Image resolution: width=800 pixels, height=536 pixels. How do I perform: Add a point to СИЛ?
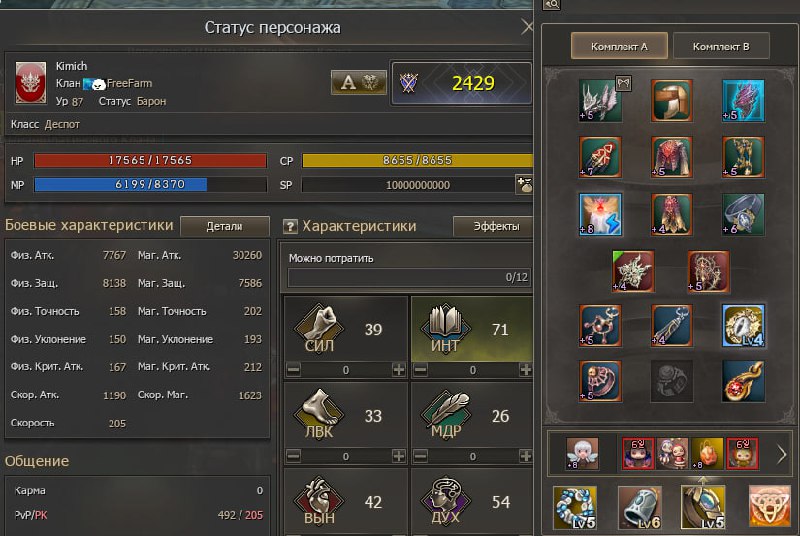[399, 370]
